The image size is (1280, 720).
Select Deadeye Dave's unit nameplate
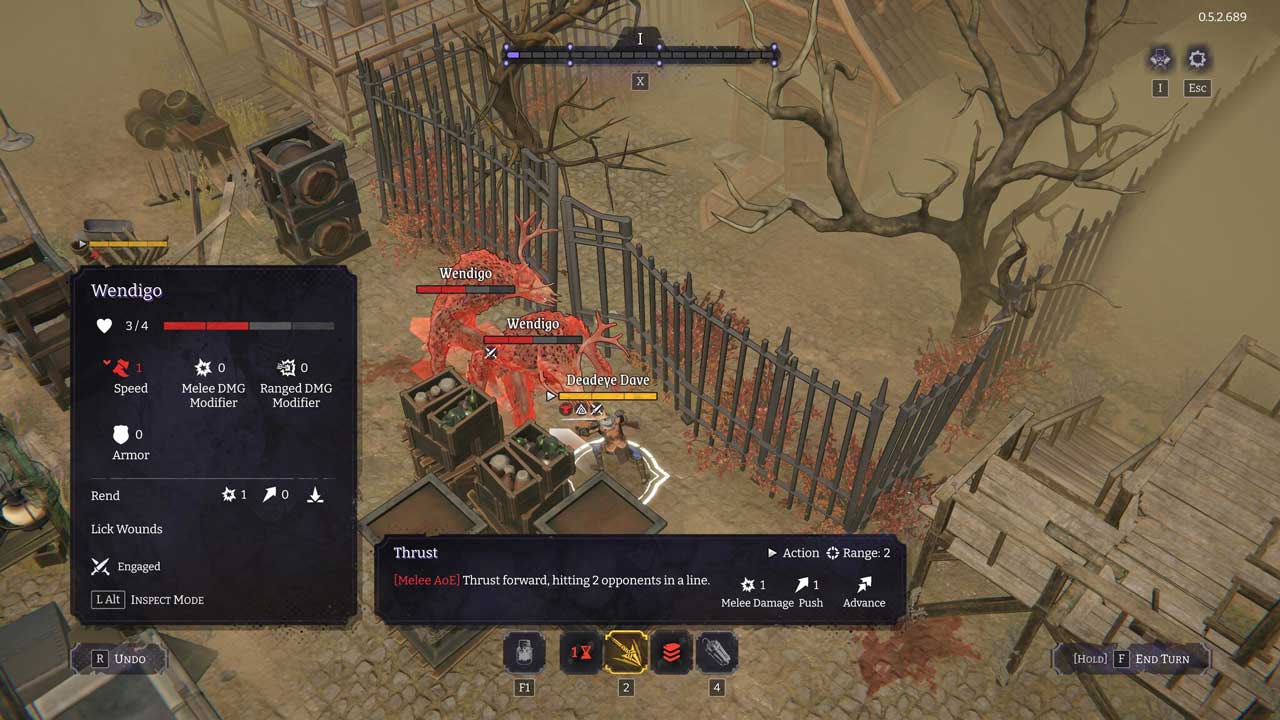(607, 381)
